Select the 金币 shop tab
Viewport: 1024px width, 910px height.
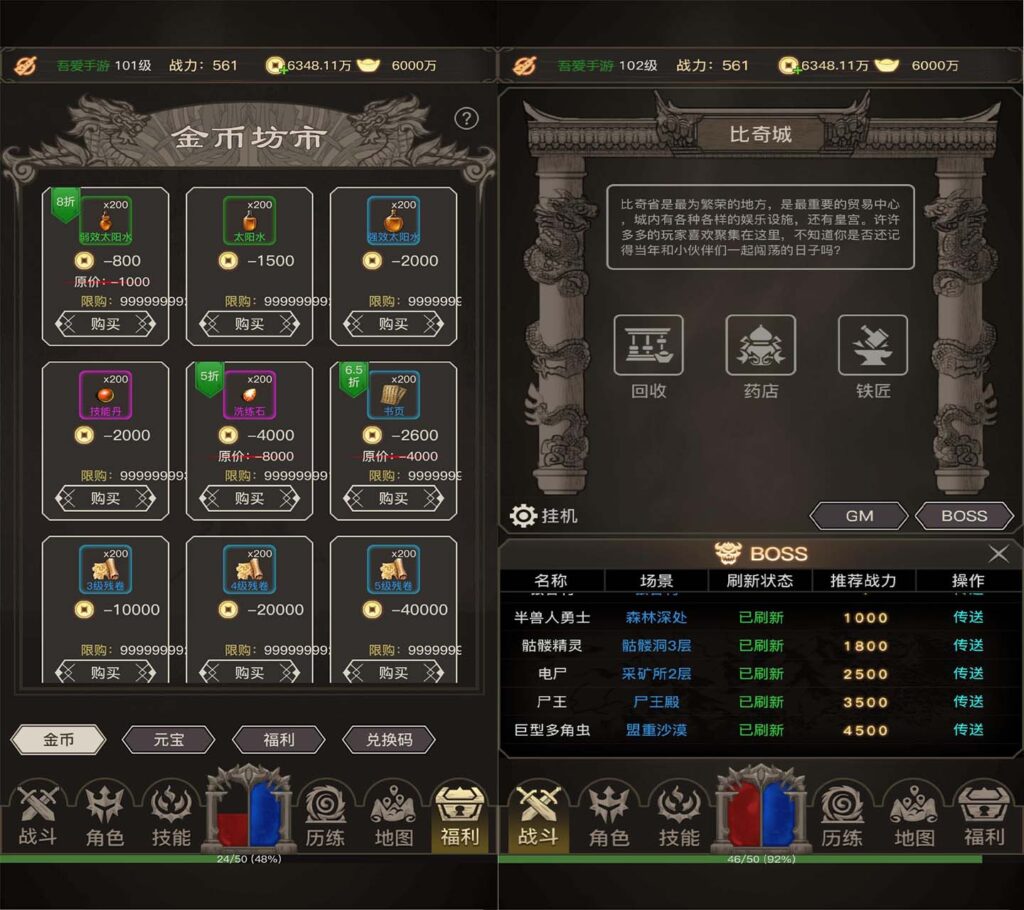pos(58,740)
